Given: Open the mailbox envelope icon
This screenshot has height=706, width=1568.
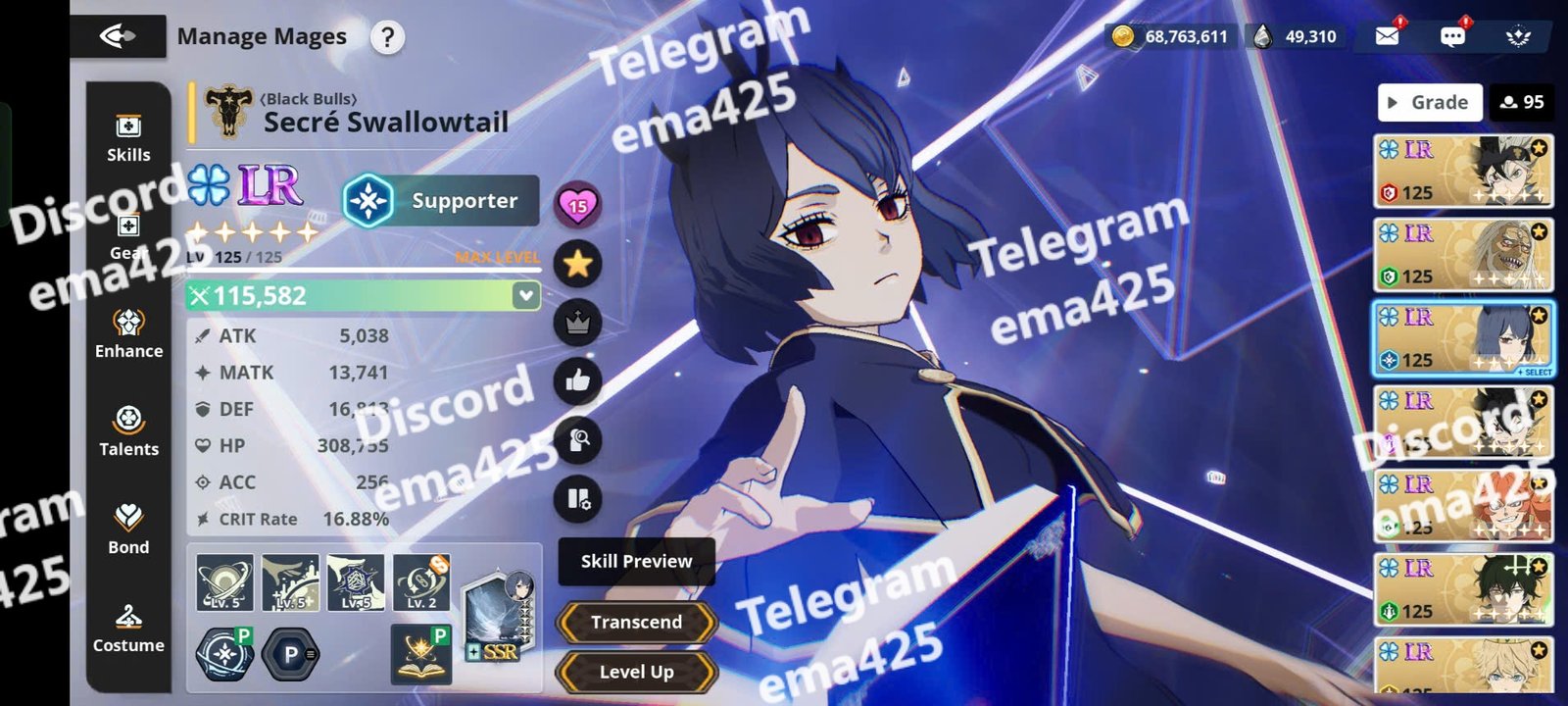Looking at the screenshot, I should tap(1387, 36).
